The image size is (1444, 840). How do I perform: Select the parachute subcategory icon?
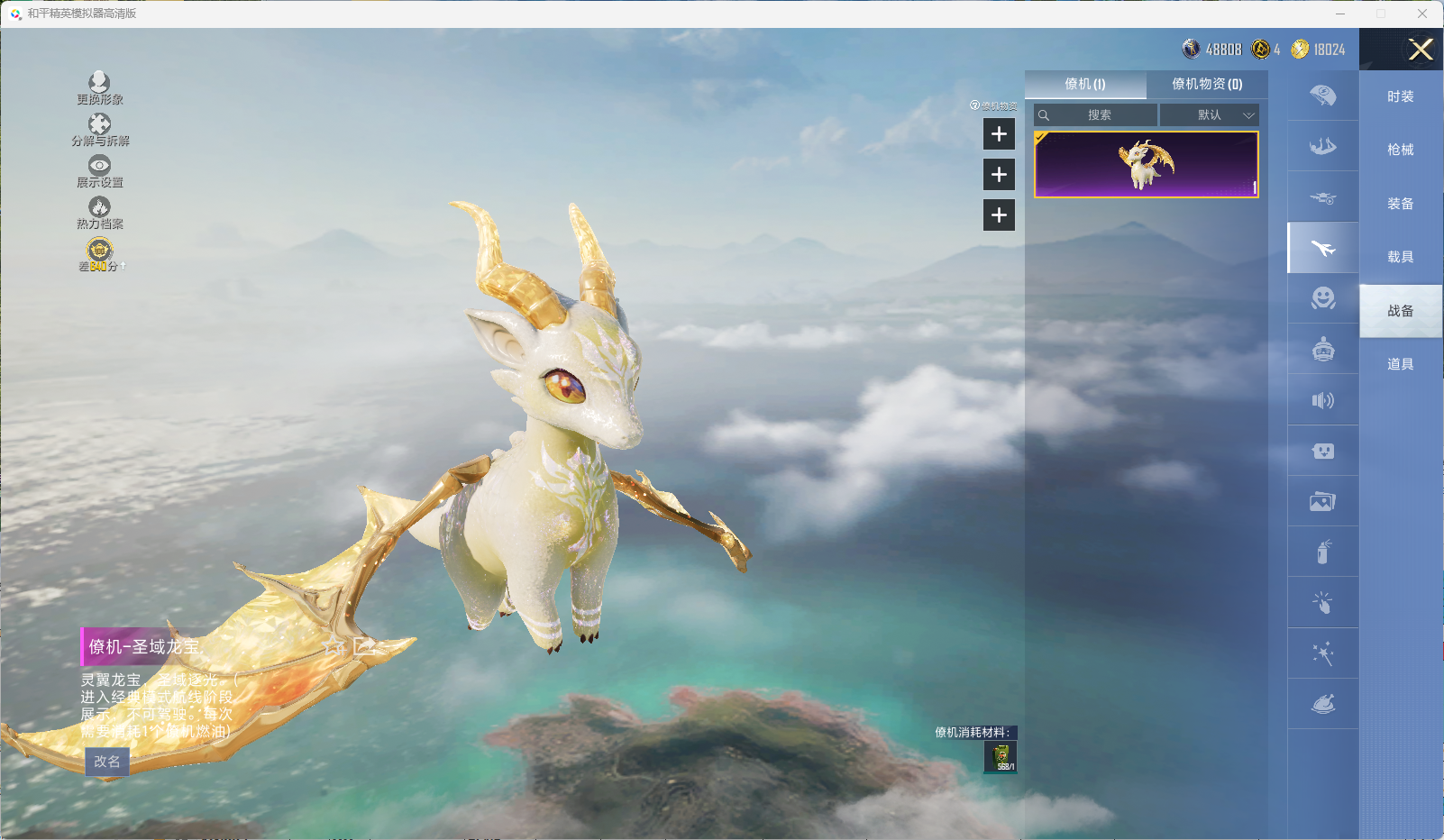pos(1322,96)
